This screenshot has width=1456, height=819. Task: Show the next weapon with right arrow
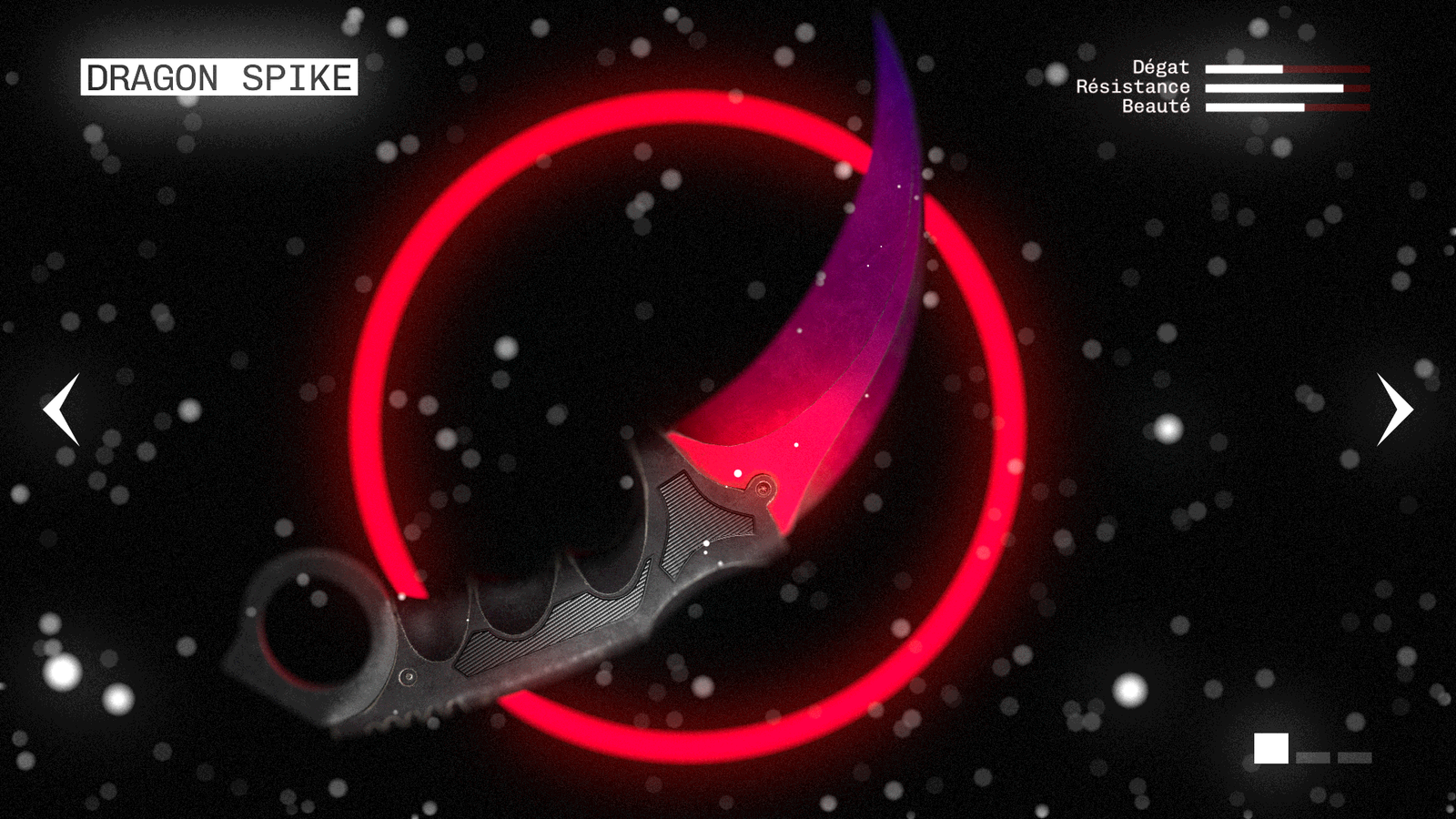(x=1394, y=409)
